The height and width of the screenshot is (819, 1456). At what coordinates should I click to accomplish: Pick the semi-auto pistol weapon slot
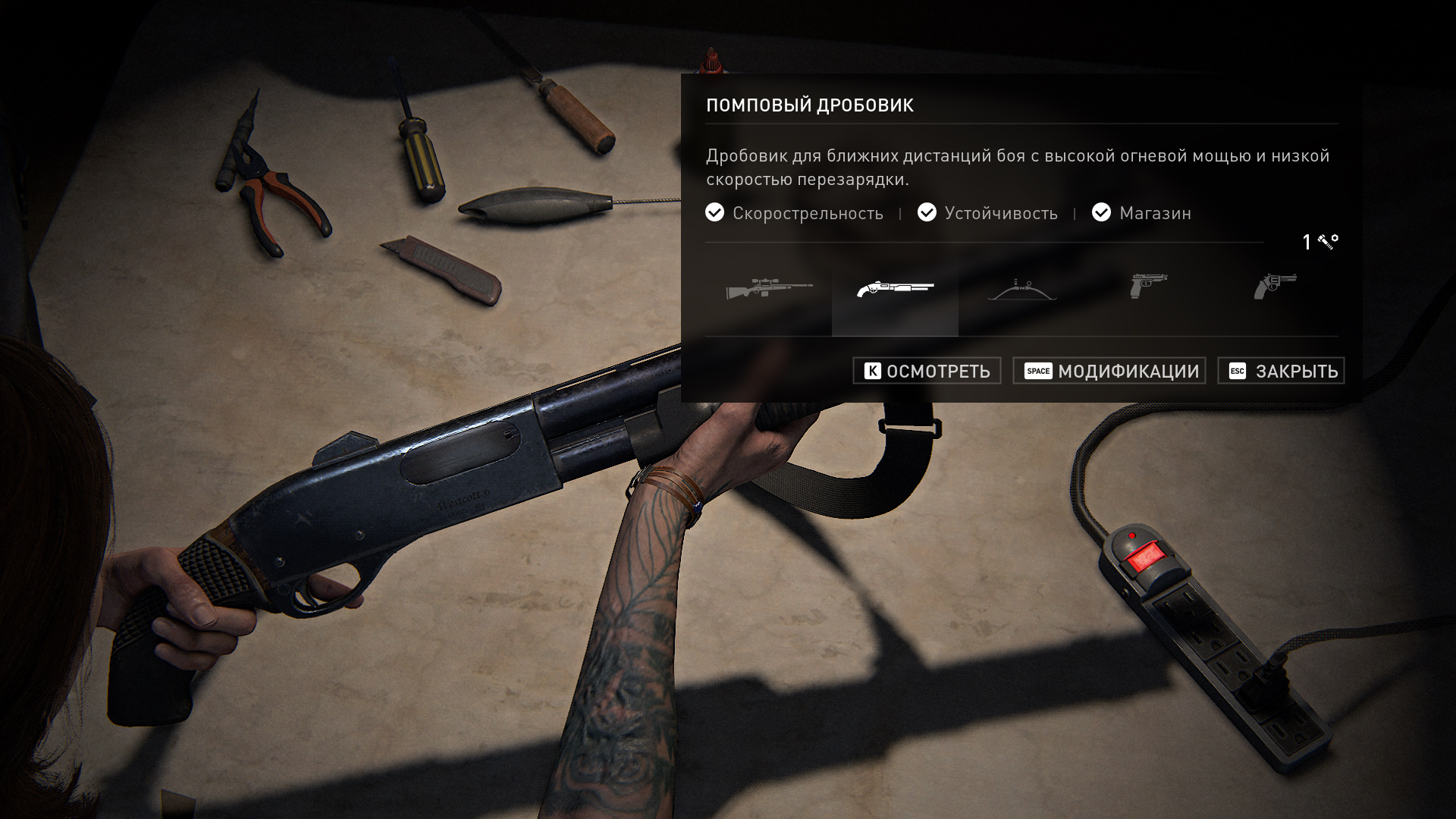1148,287
